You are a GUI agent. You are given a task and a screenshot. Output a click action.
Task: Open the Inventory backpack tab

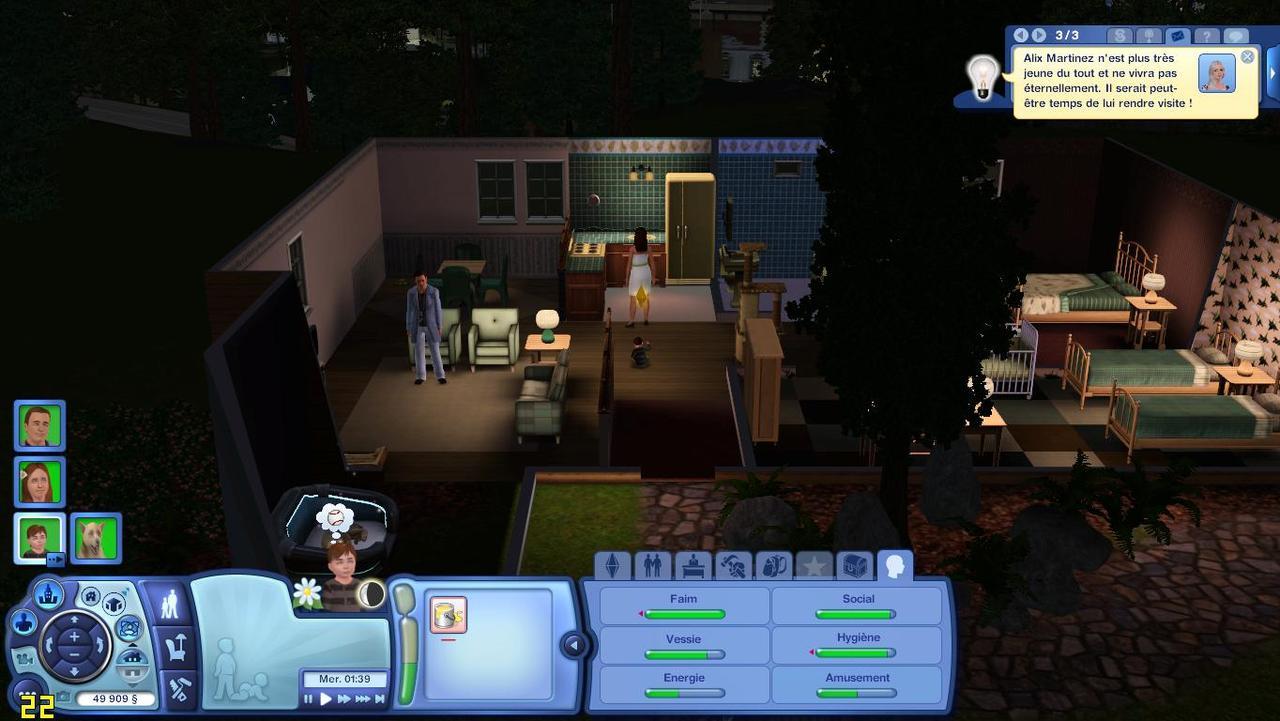point(773,566)
